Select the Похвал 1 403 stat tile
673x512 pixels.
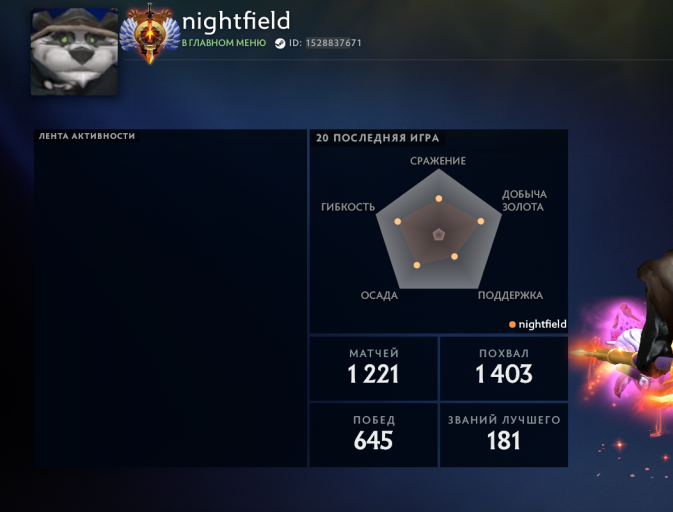(x=503, y=367)
